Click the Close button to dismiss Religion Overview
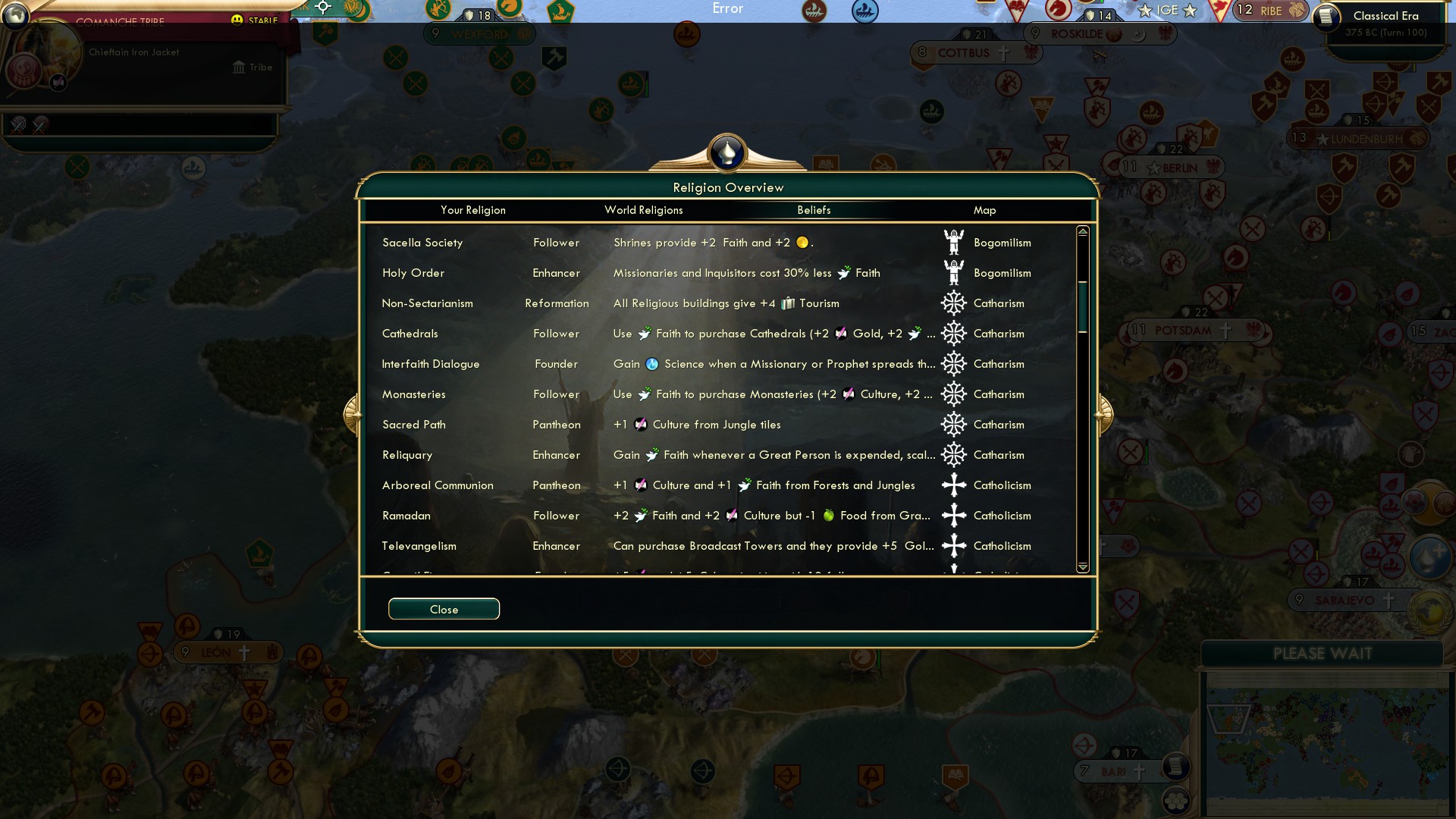 coord(444,608)
